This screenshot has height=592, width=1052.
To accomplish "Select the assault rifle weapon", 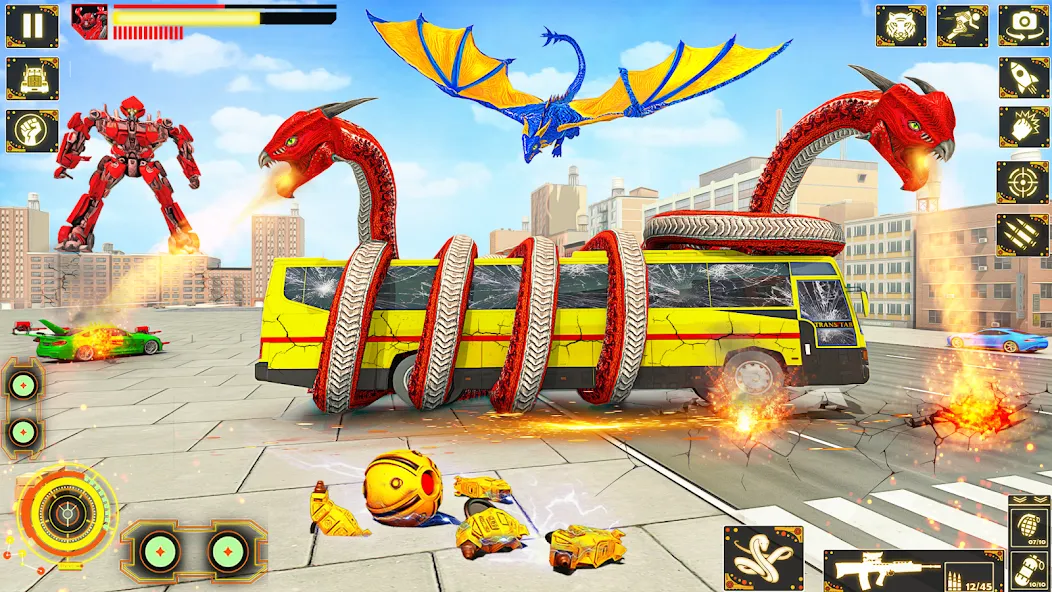I will [912, 571].
